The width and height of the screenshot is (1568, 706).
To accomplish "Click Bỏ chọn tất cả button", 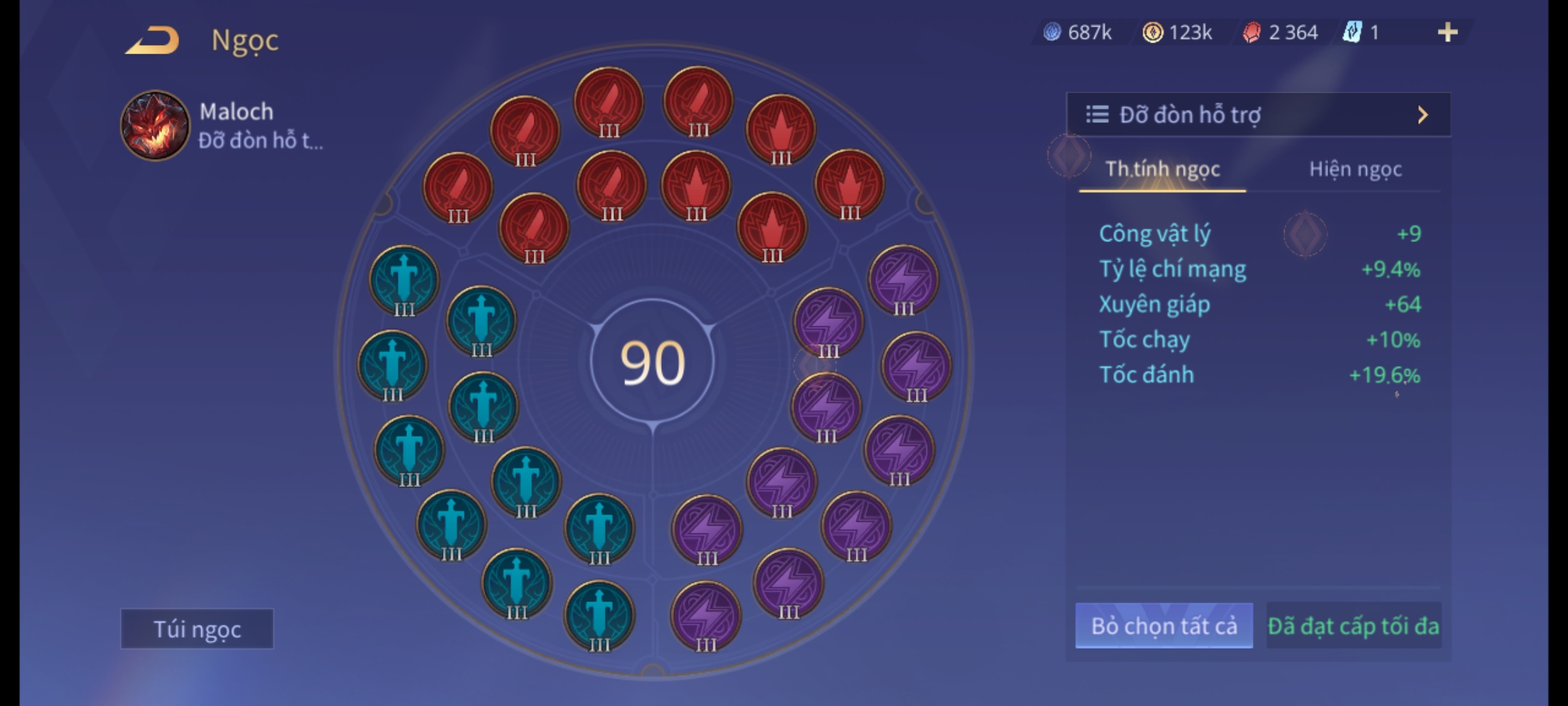I will (x=1164, y=626).
